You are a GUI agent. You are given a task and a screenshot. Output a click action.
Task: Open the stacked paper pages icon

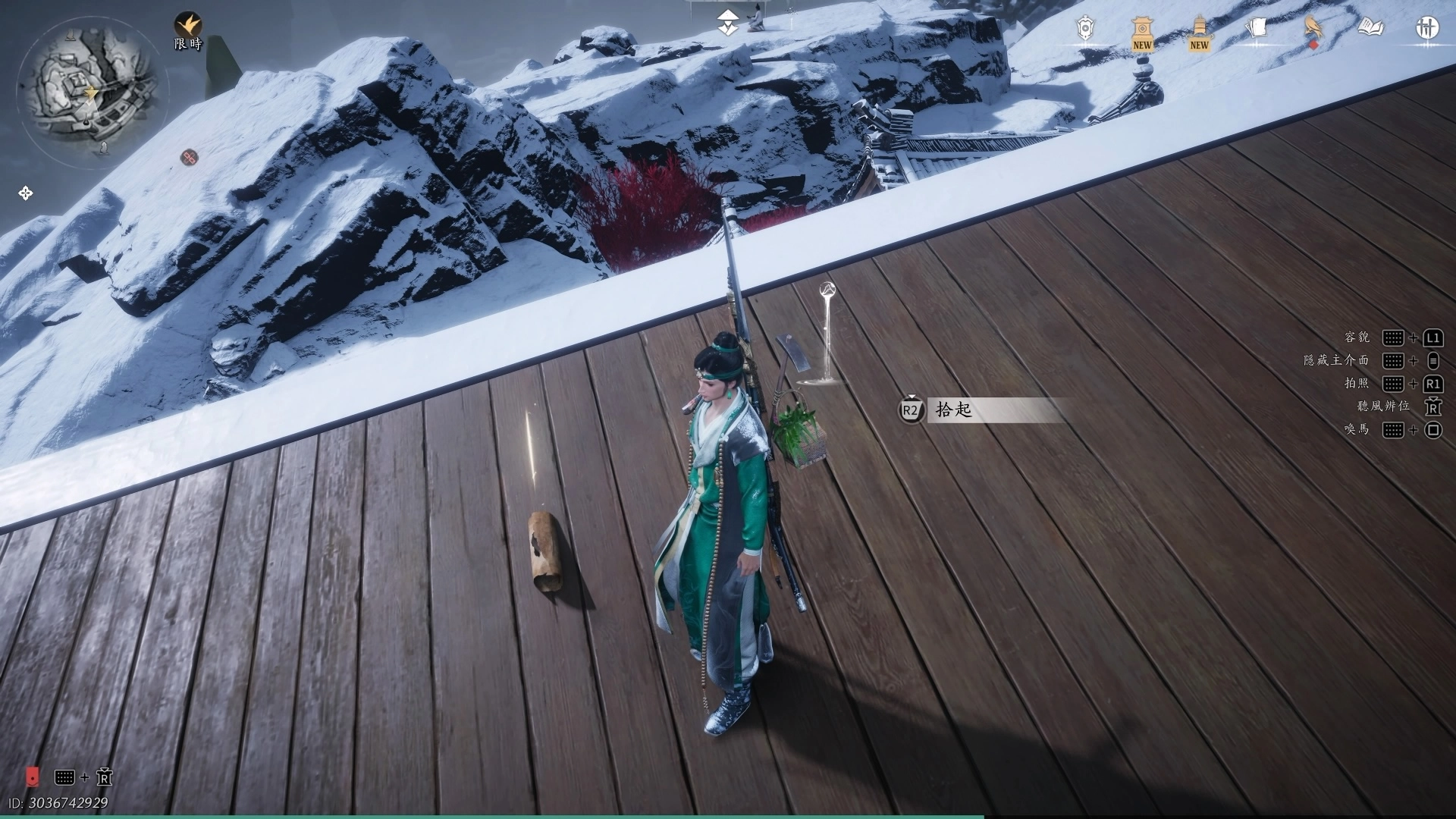point(1257,29)
